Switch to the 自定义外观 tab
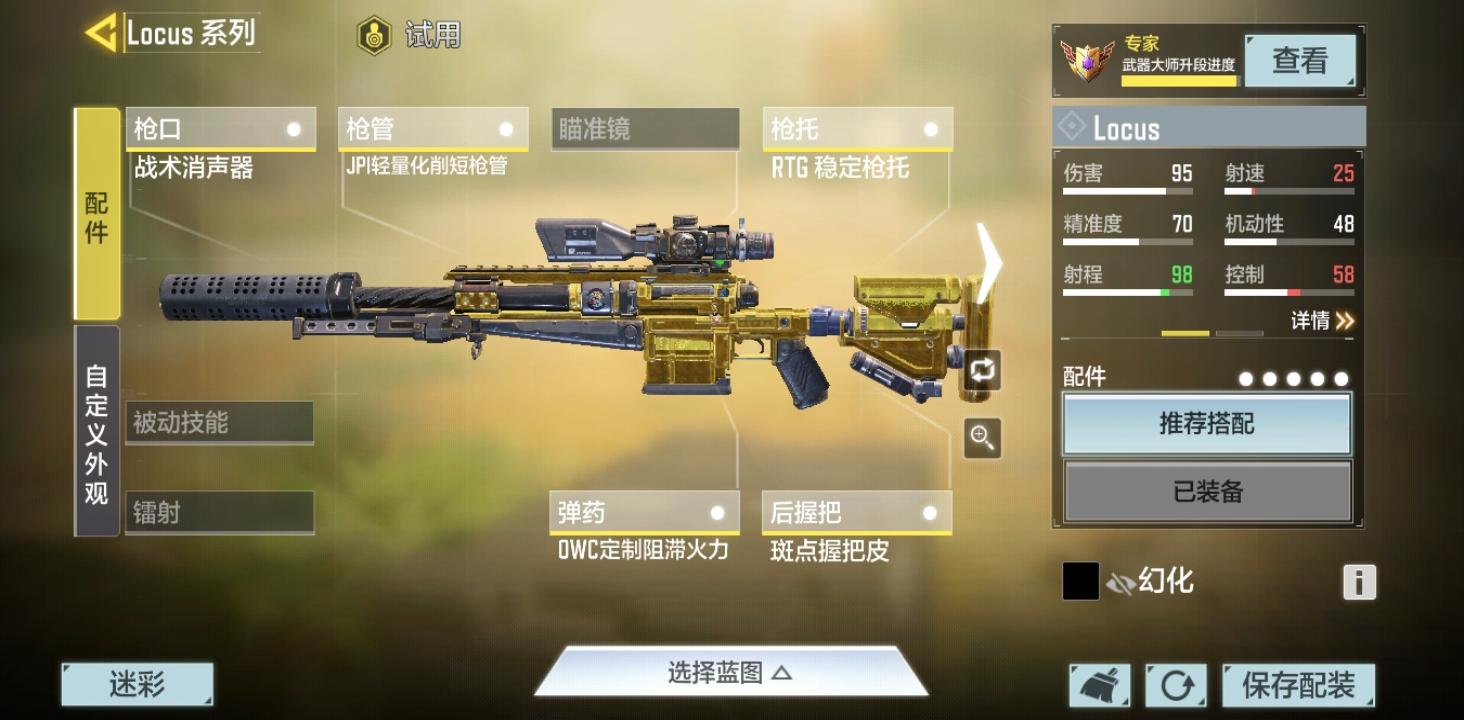 point(96,437)
